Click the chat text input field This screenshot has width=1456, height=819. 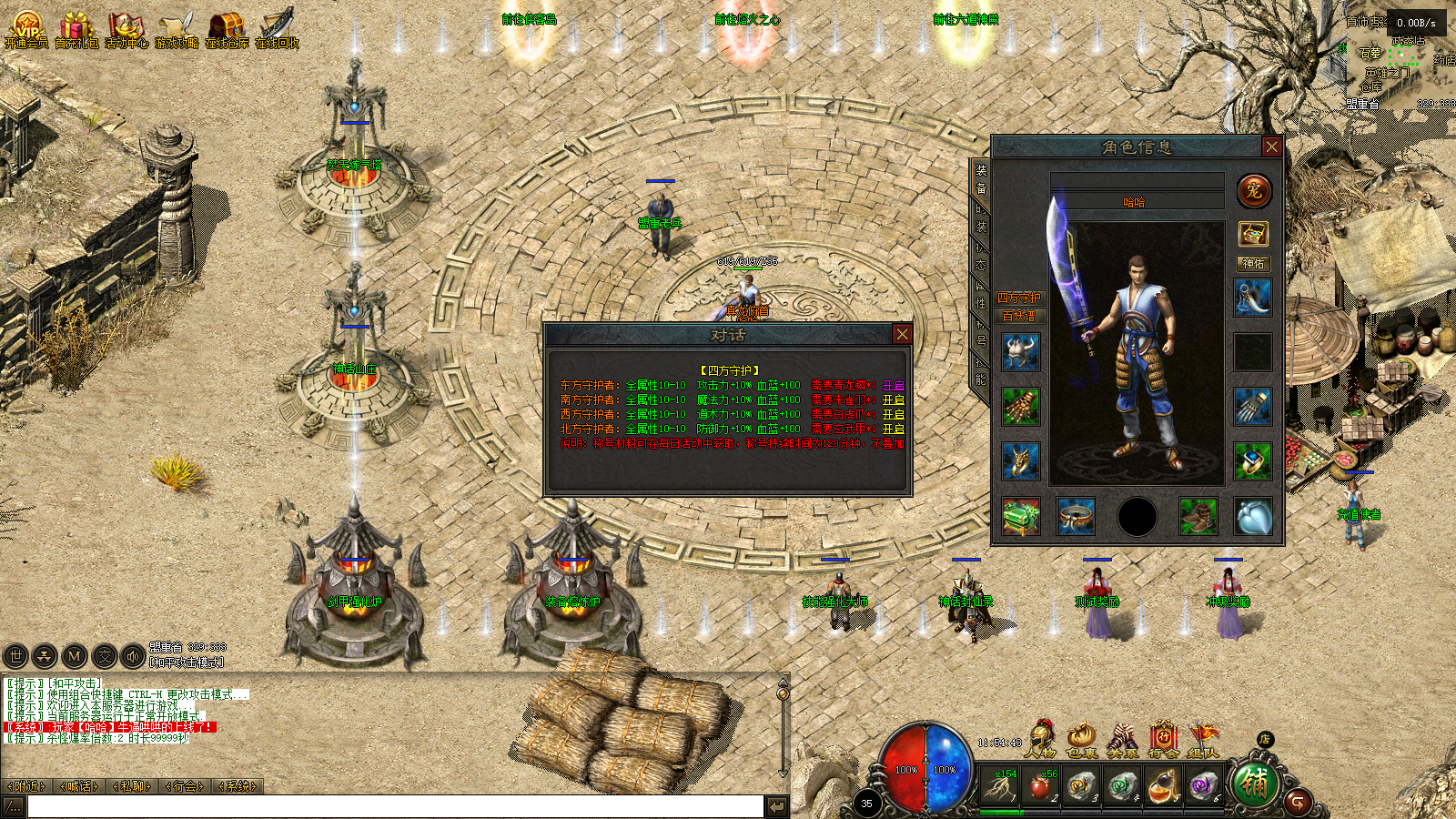click(x=395, y=806)
